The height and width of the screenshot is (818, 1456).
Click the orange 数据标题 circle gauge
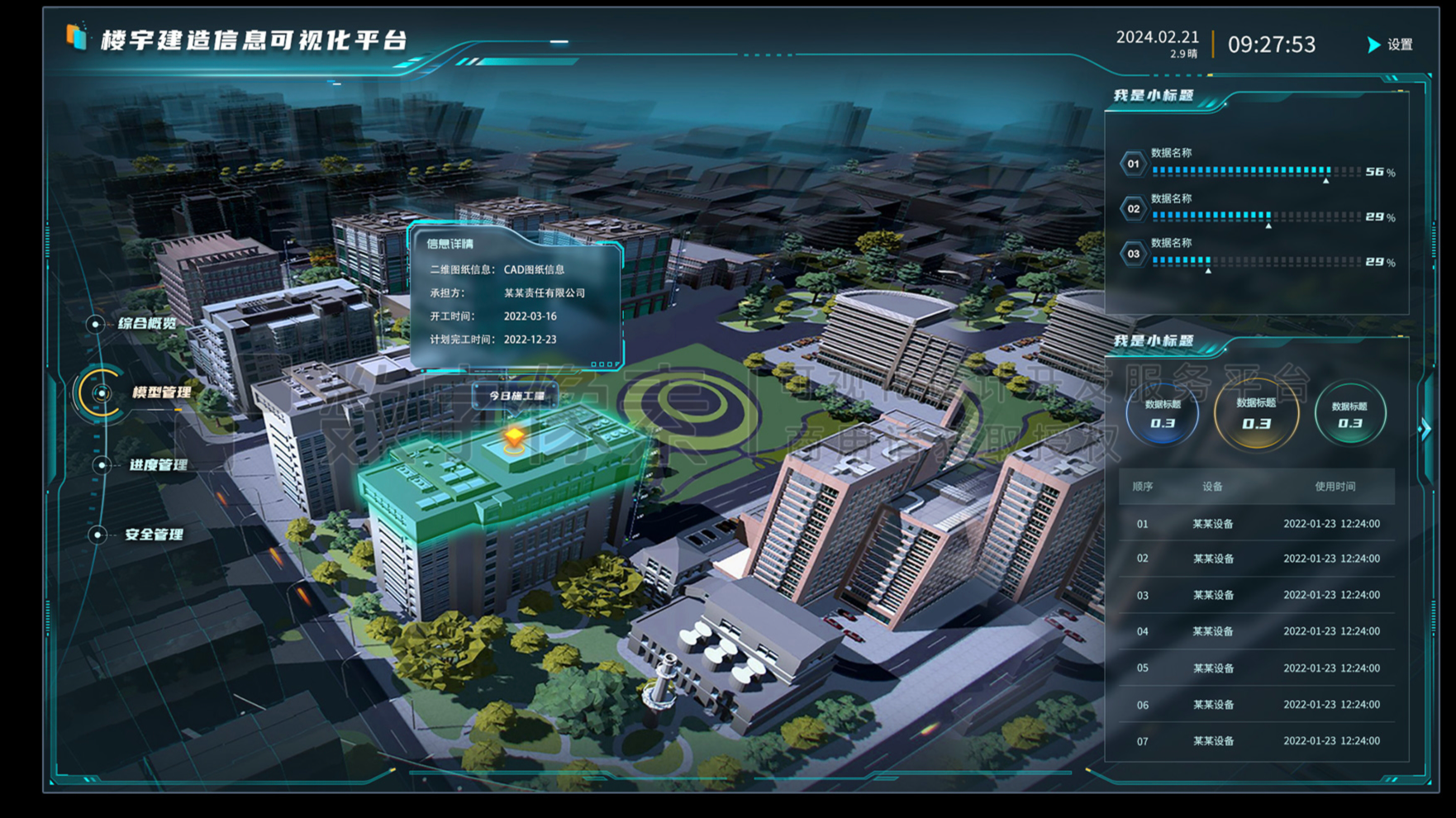(x=1256, y=413)
